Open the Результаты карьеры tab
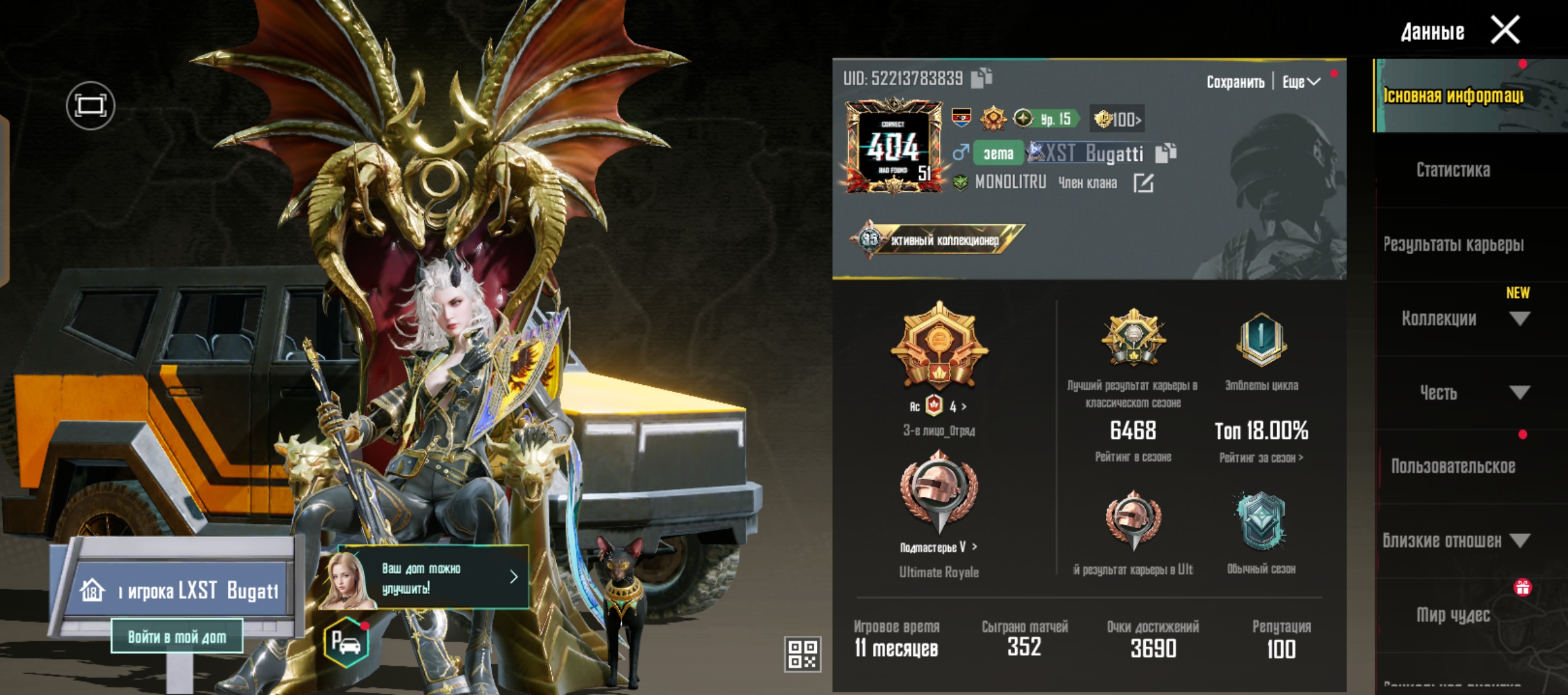The width and height of the screenshot is (1568, 695). coord(1453,245)
